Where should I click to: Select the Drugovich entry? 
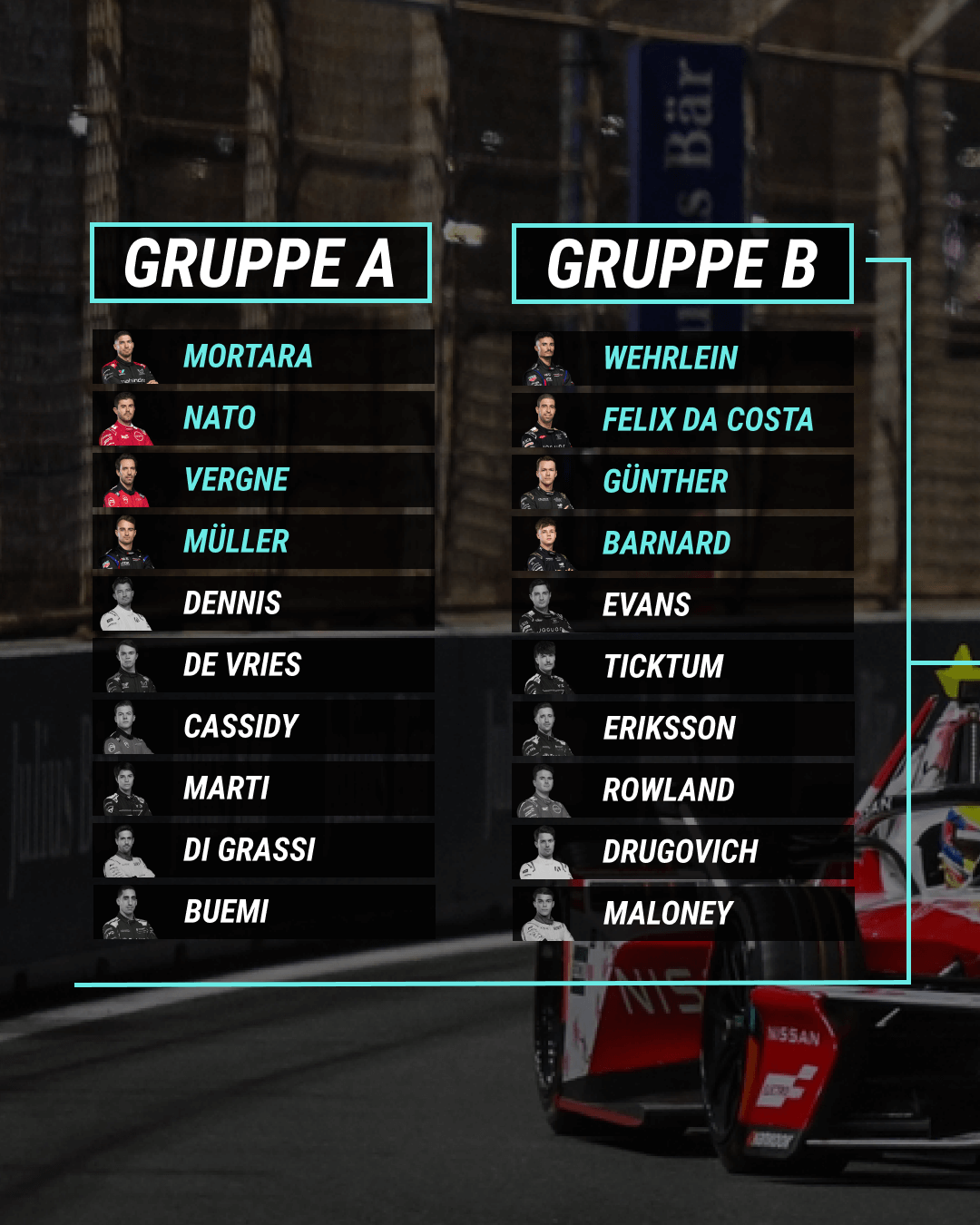682,852
